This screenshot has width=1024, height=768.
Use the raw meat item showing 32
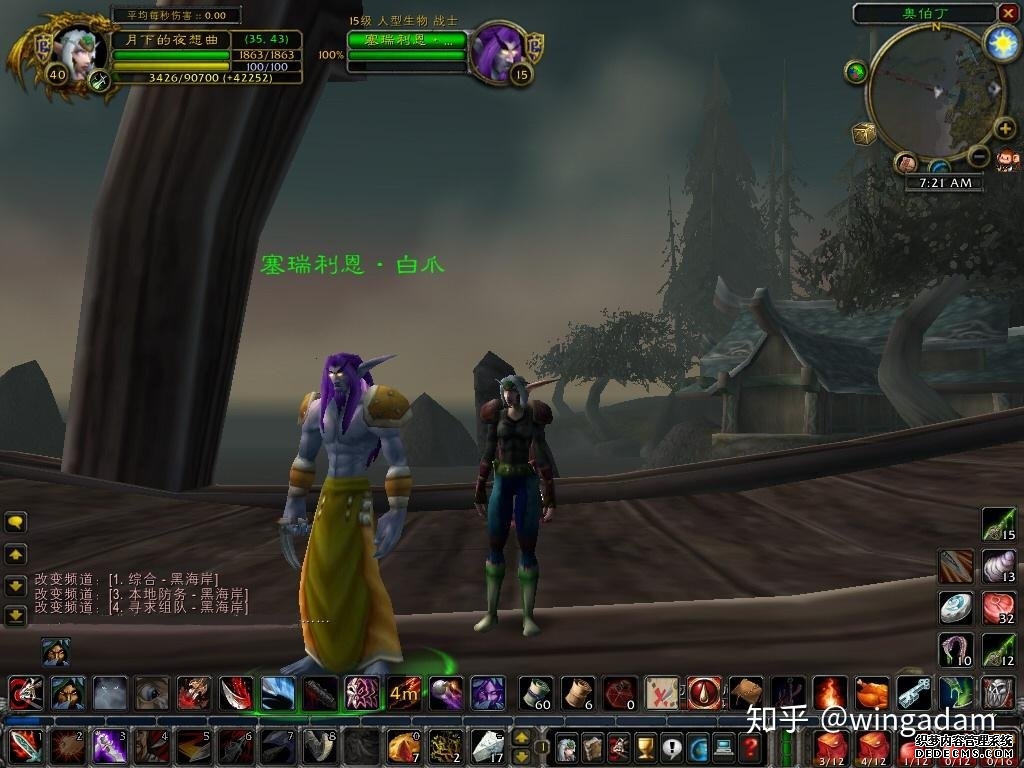[x=998, y=607]
